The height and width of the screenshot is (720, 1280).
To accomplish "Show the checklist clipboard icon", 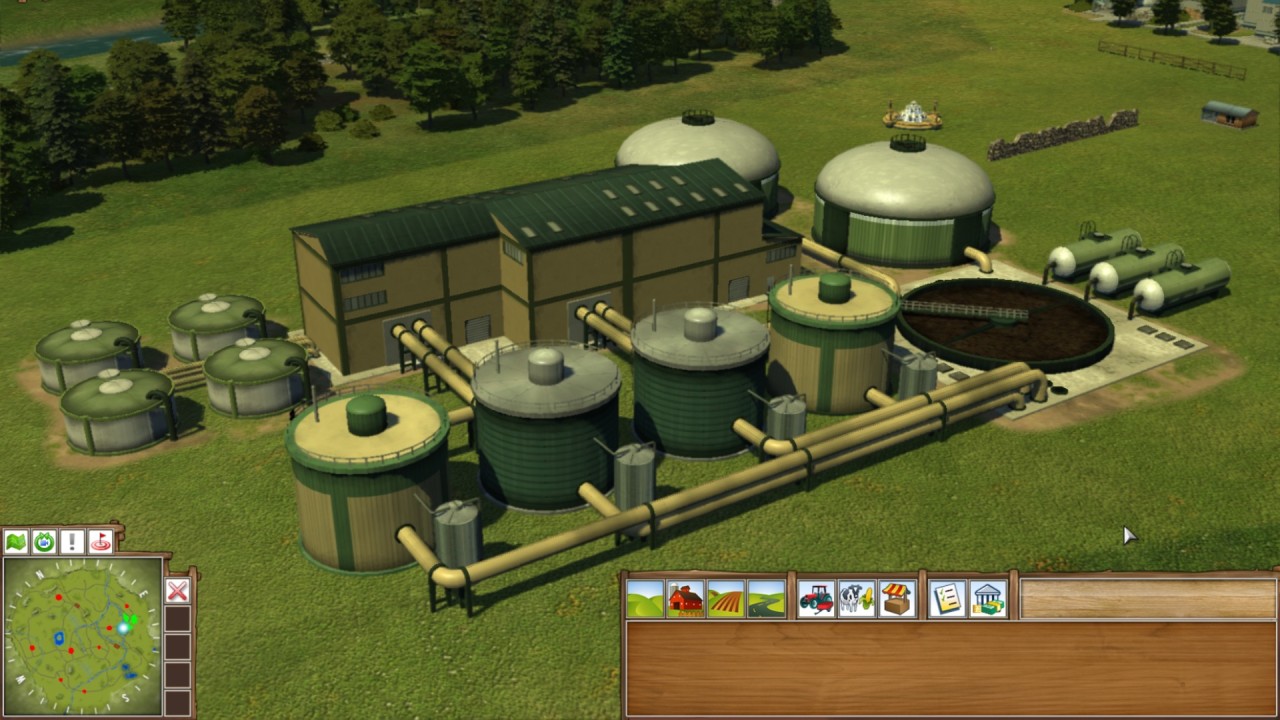I will [x=947, y=599].
